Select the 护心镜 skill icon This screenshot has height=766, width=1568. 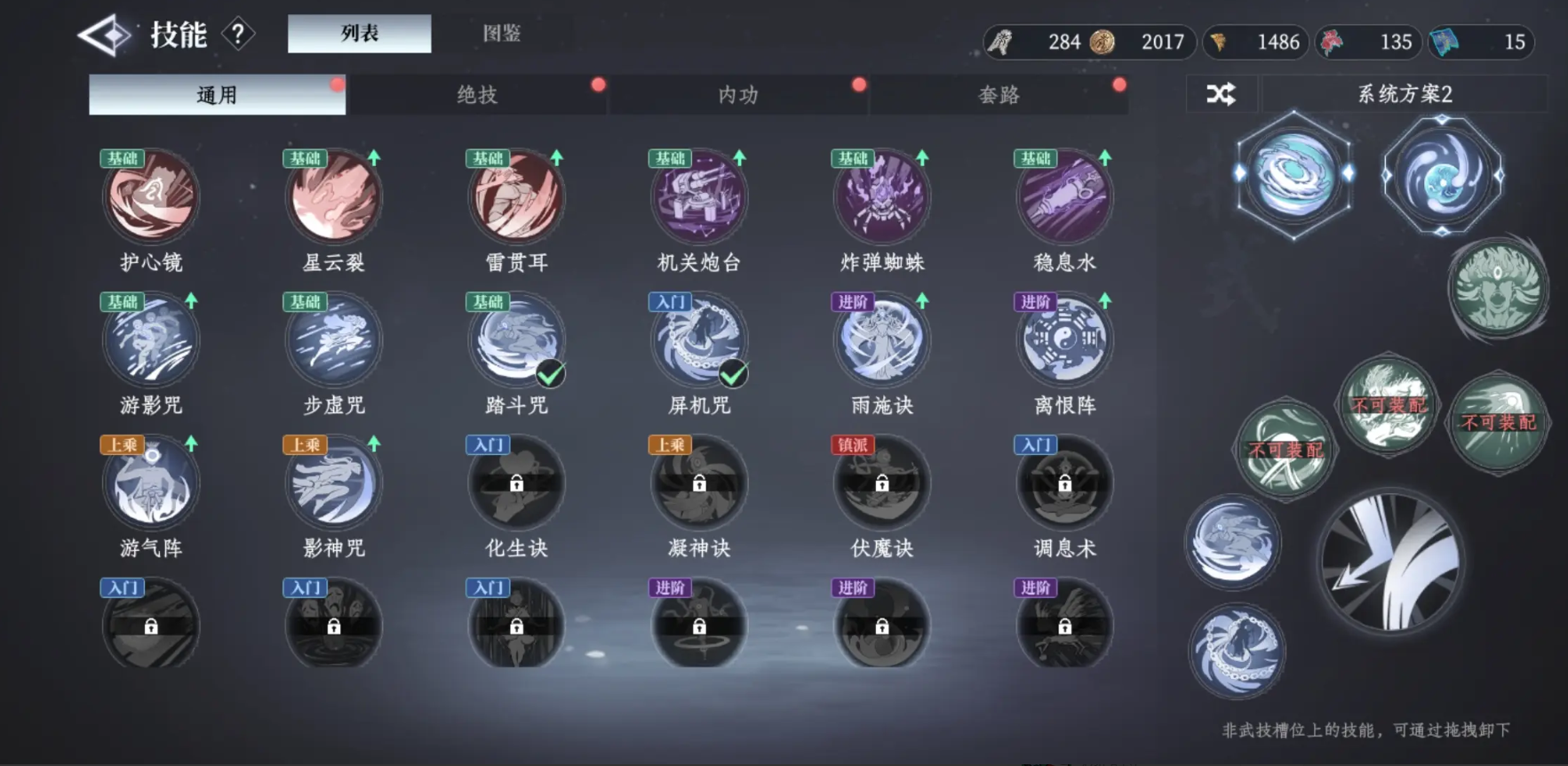[x=151, y=197]
